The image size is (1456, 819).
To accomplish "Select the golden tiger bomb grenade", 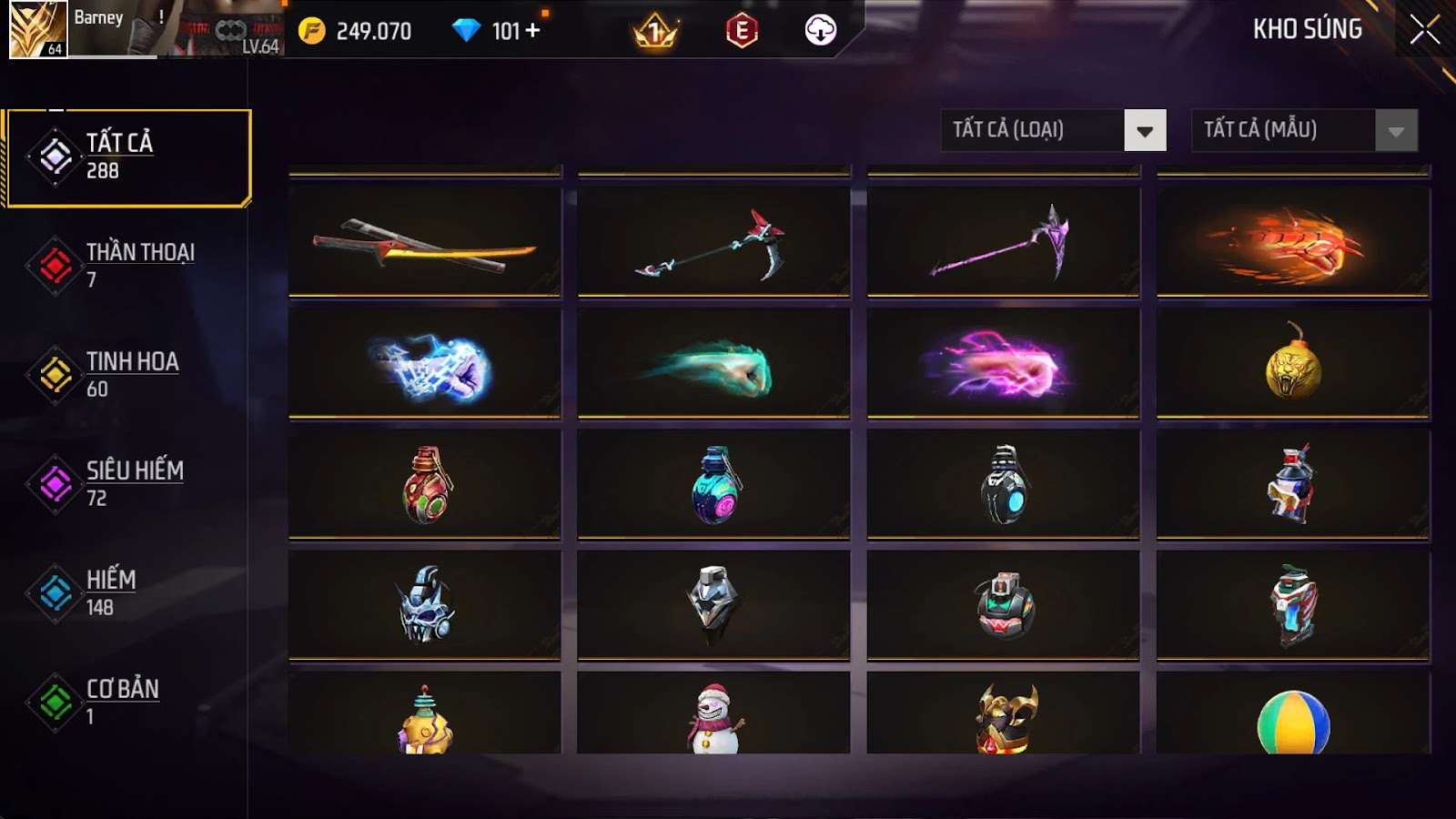I will pyautogui.click(x=1293, y=364).
